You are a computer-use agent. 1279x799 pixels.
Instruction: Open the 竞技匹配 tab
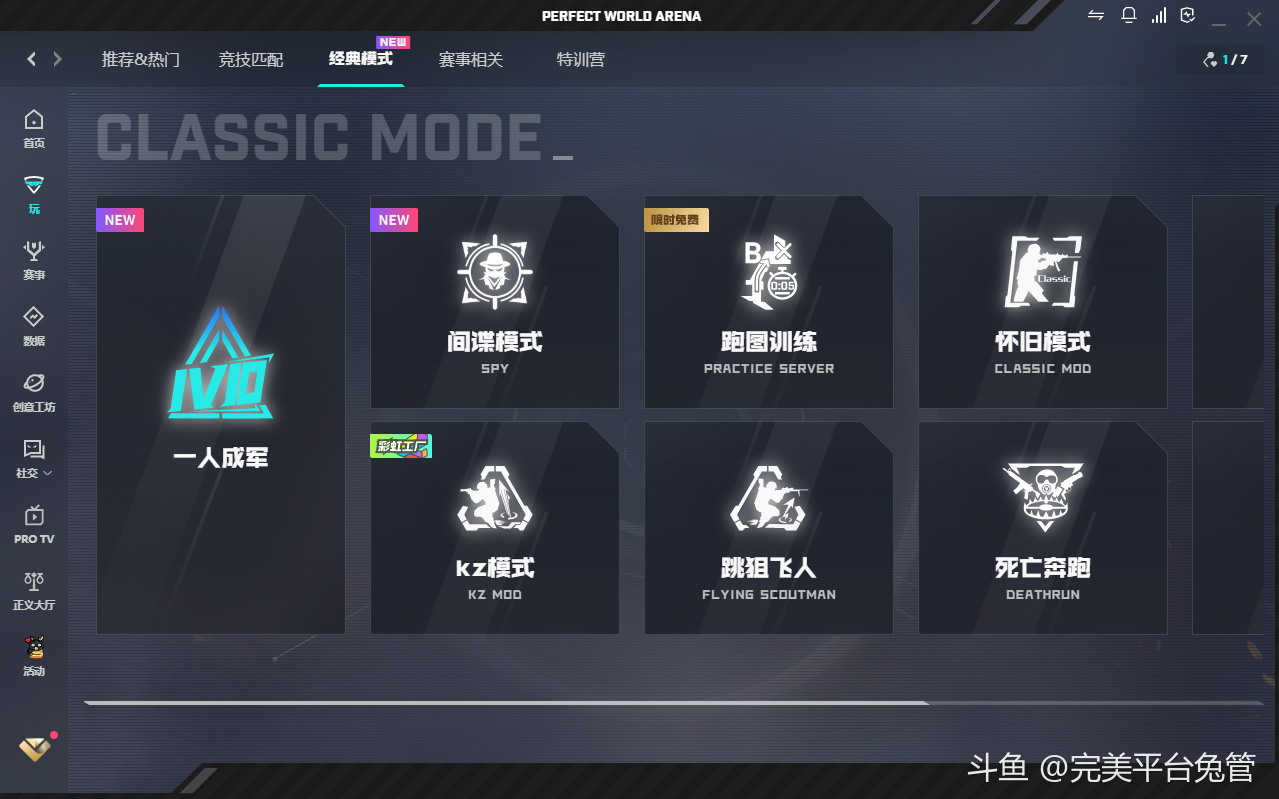251,60
